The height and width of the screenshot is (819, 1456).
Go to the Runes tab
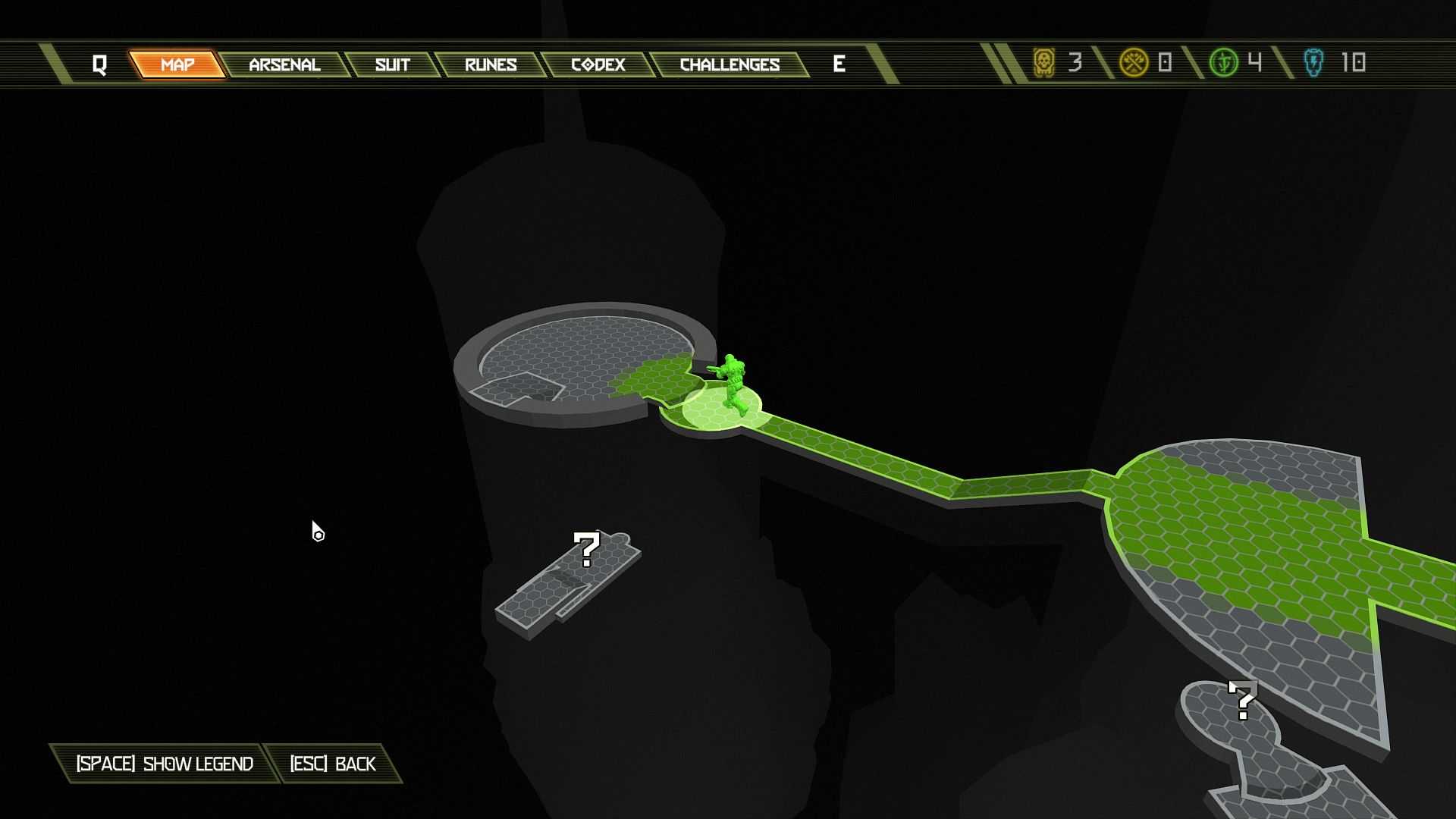tap(491, 64)
